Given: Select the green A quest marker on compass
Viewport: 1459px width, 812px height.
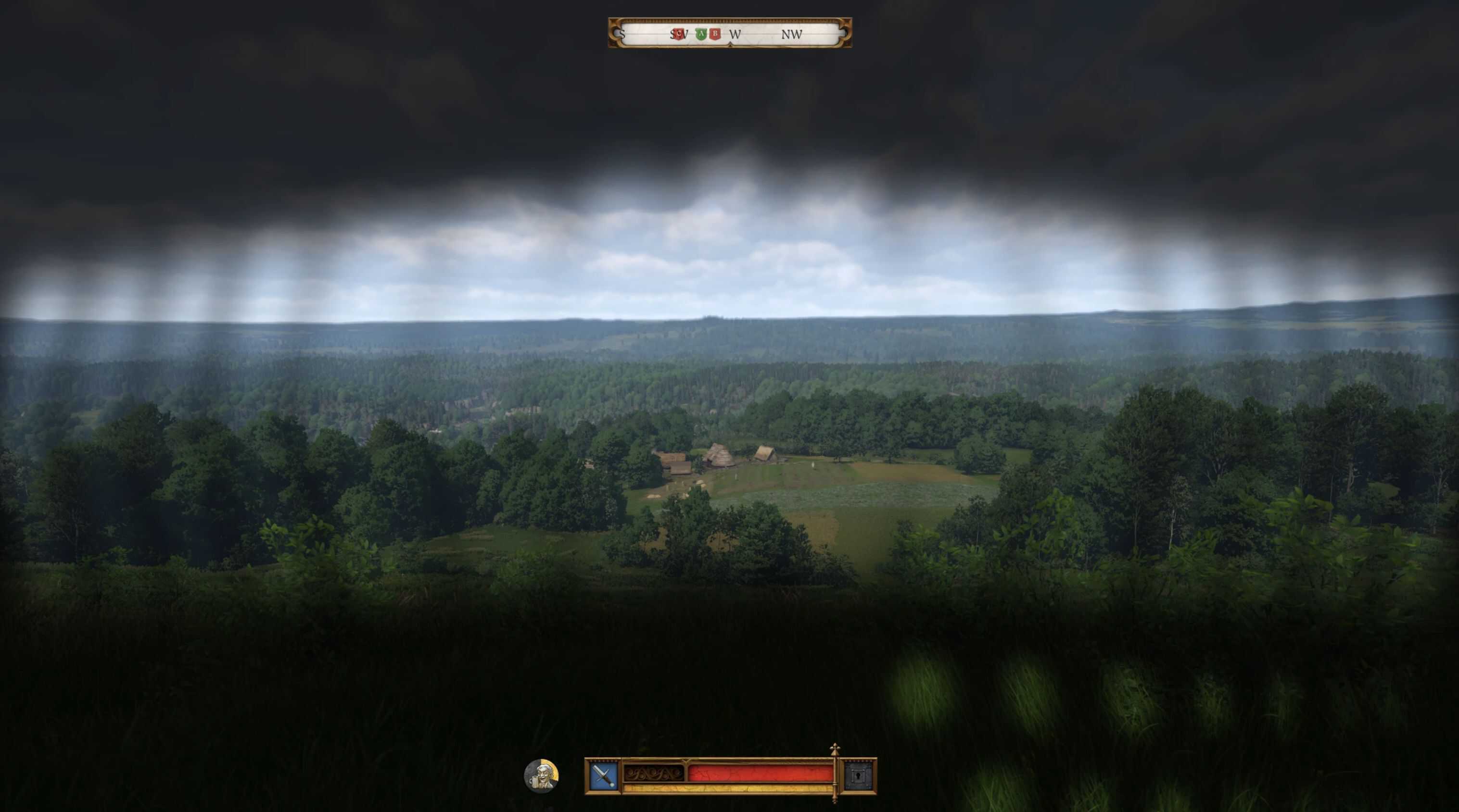Looking at the screenshot, I should tap(701, 34).
